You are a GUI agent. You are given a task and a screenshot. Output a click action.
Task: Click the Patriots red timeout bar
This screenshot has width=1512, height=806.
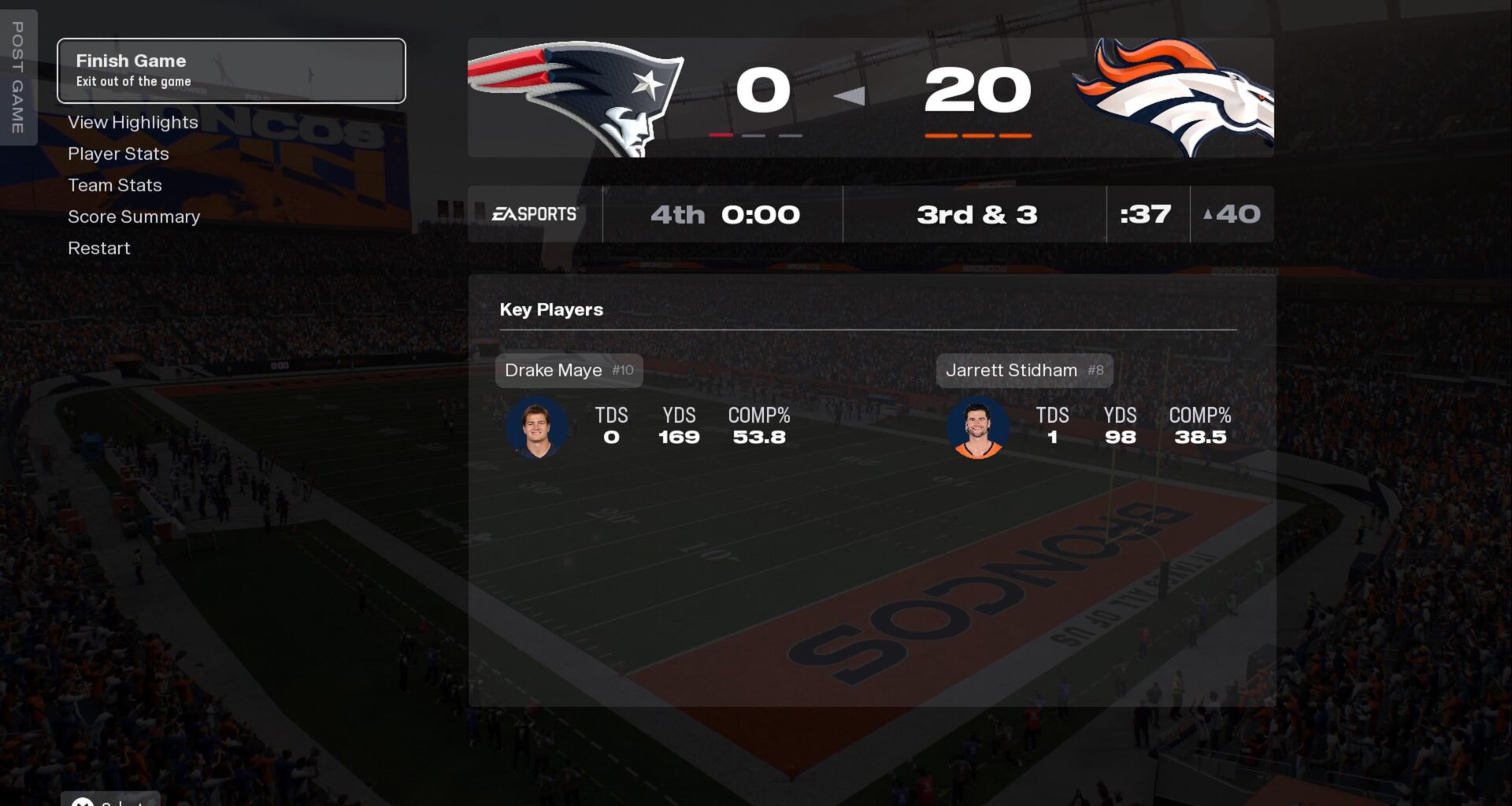pyautogui.click(x=721, y=135)
